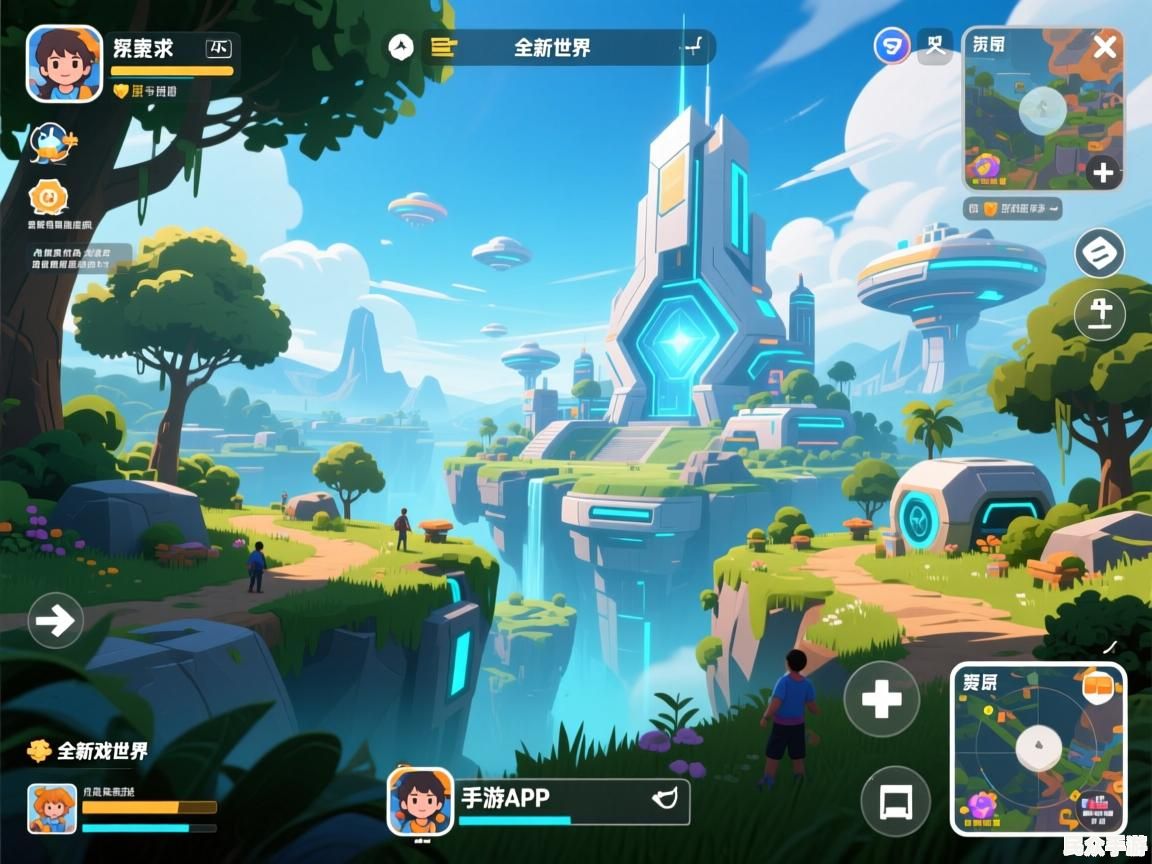Click the shield label bar below the minimap
The image size is (1152, 864).
[x=1014, y=209]
